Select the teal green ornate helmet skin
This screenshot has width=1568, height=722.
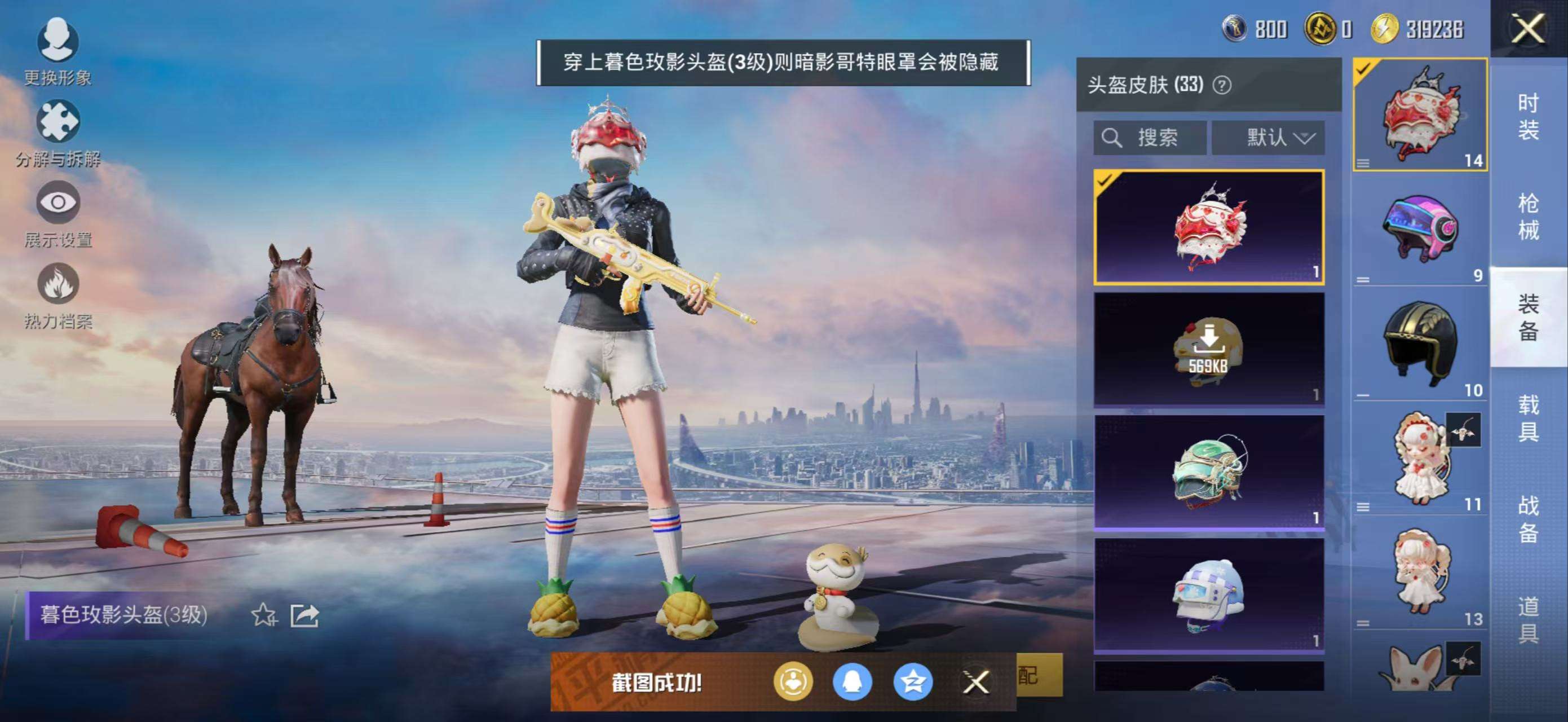(1209, 471)
